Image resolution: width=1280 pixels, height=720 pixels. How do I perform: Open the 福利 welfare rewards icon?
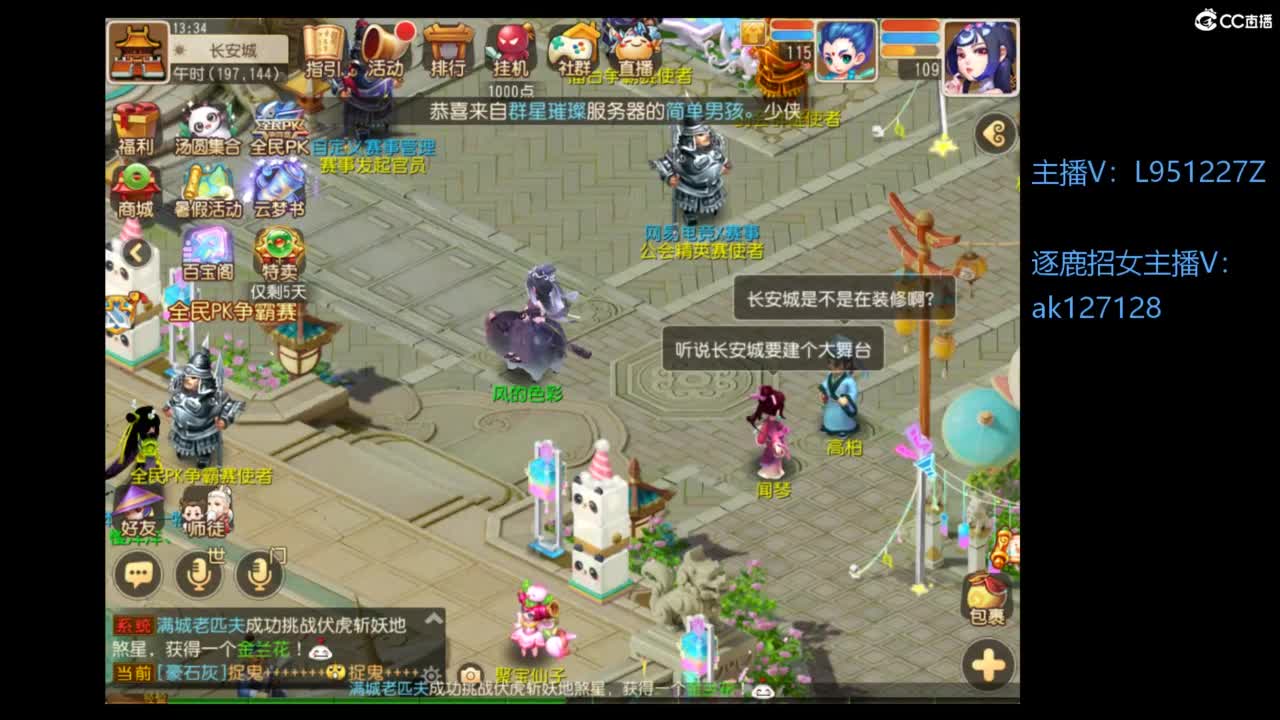click(x=133, y=125)
